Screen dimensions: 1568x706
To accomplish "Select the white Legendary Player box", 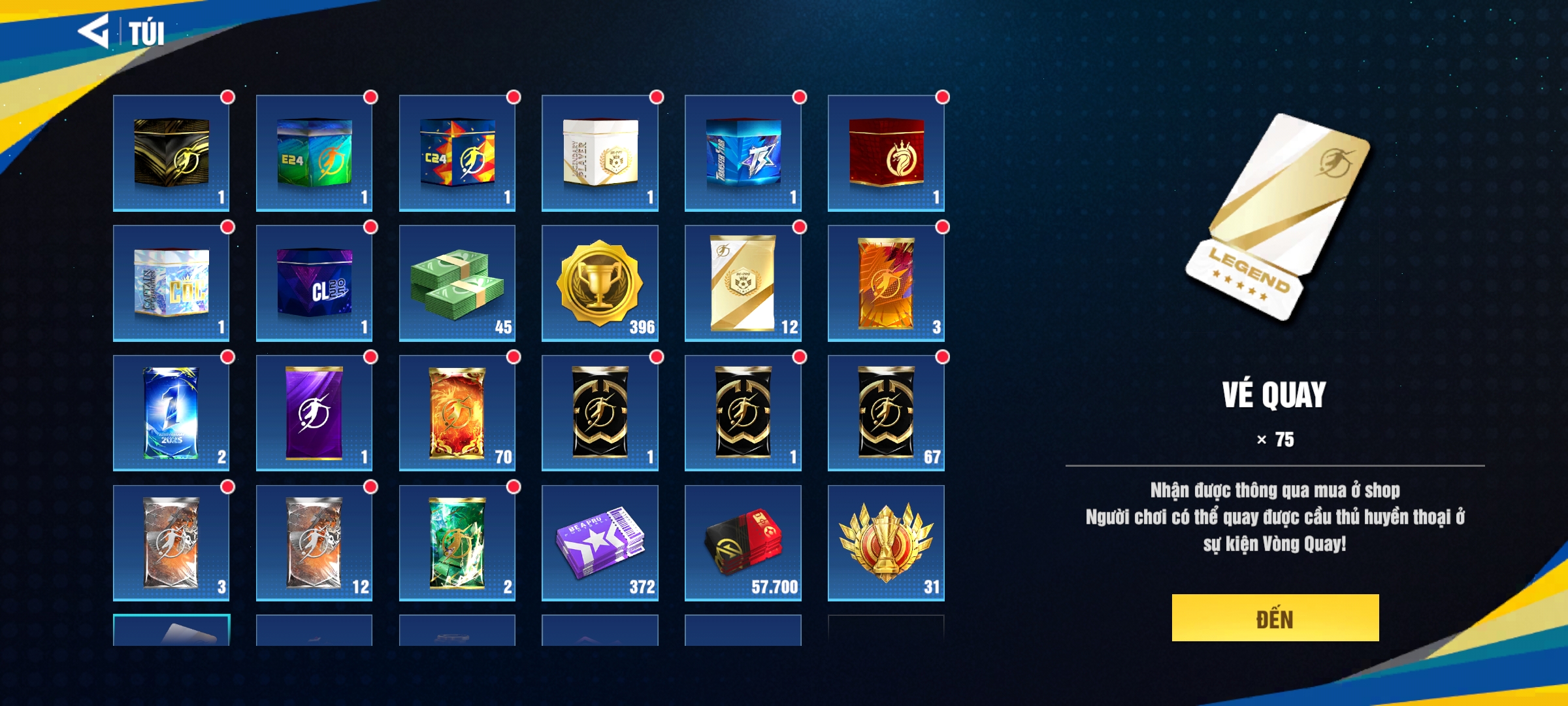I will point(600,153).
